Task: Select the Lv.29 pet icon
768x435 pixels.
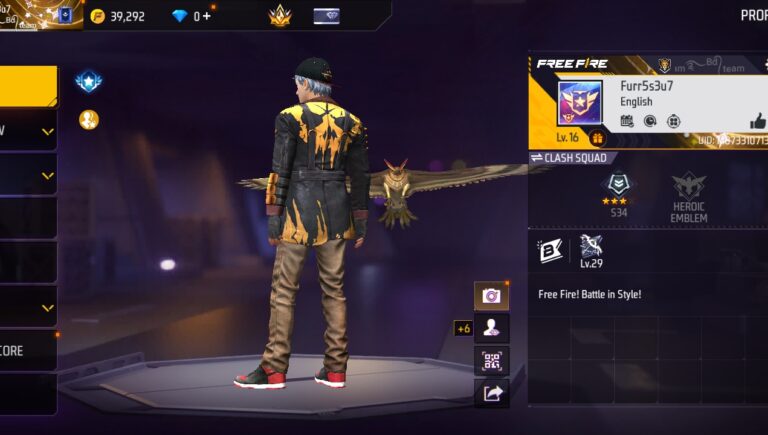Action: tap(591, 251)
